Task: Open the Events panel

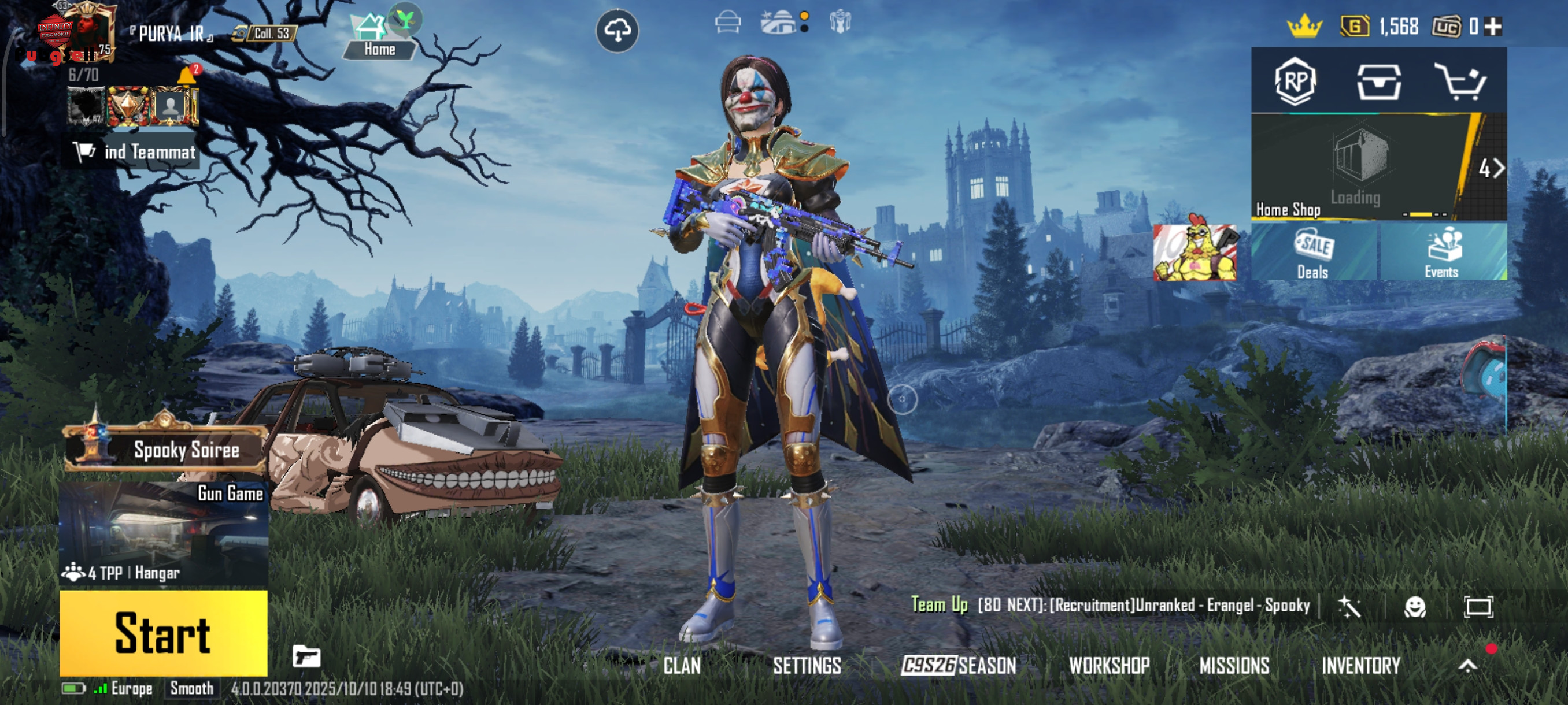Action: coord(1441,253)
